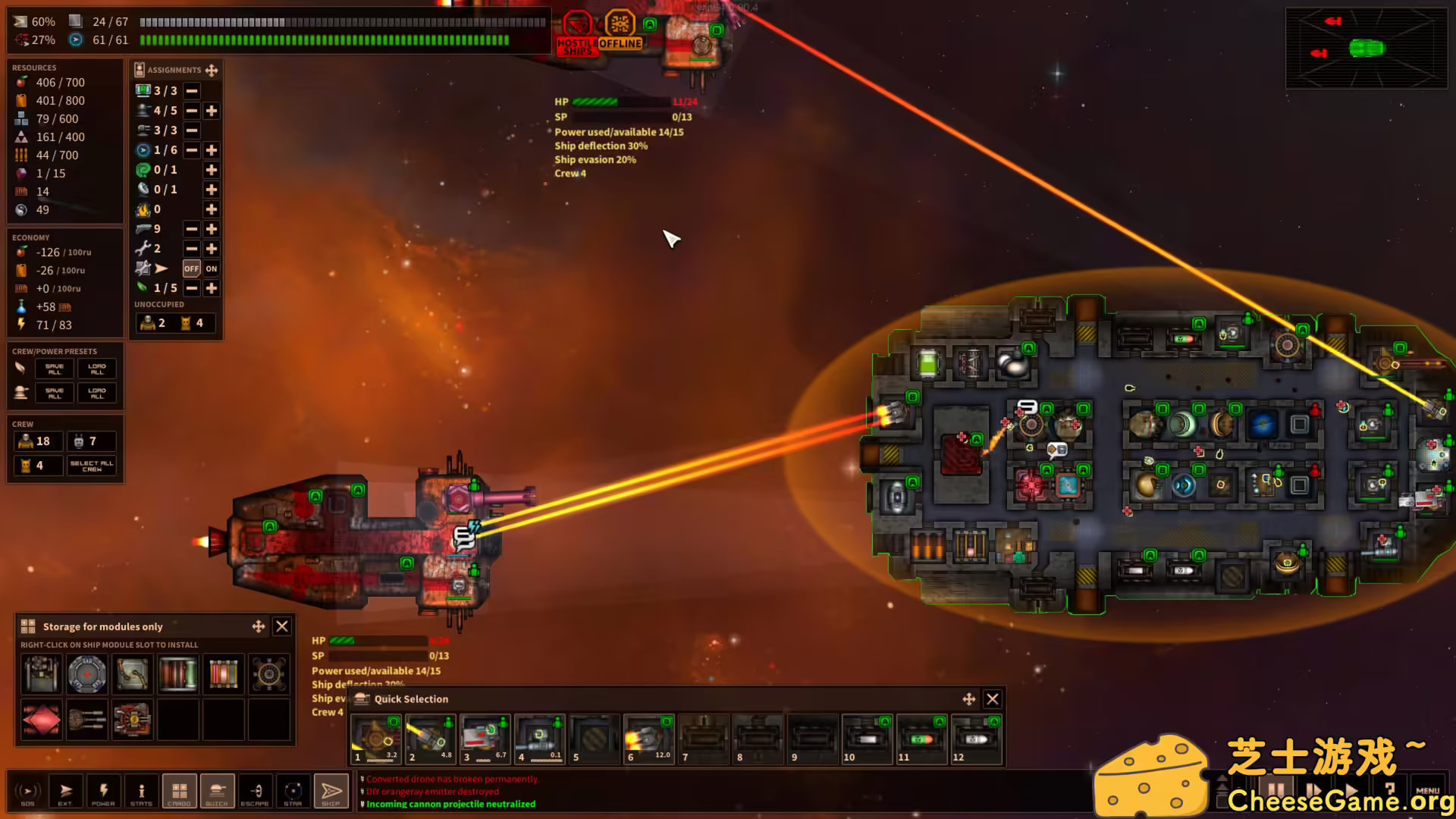Open the ship Stats panel
The height and width of the screenshot is (819, 1456).
click(x=141, y=792)
